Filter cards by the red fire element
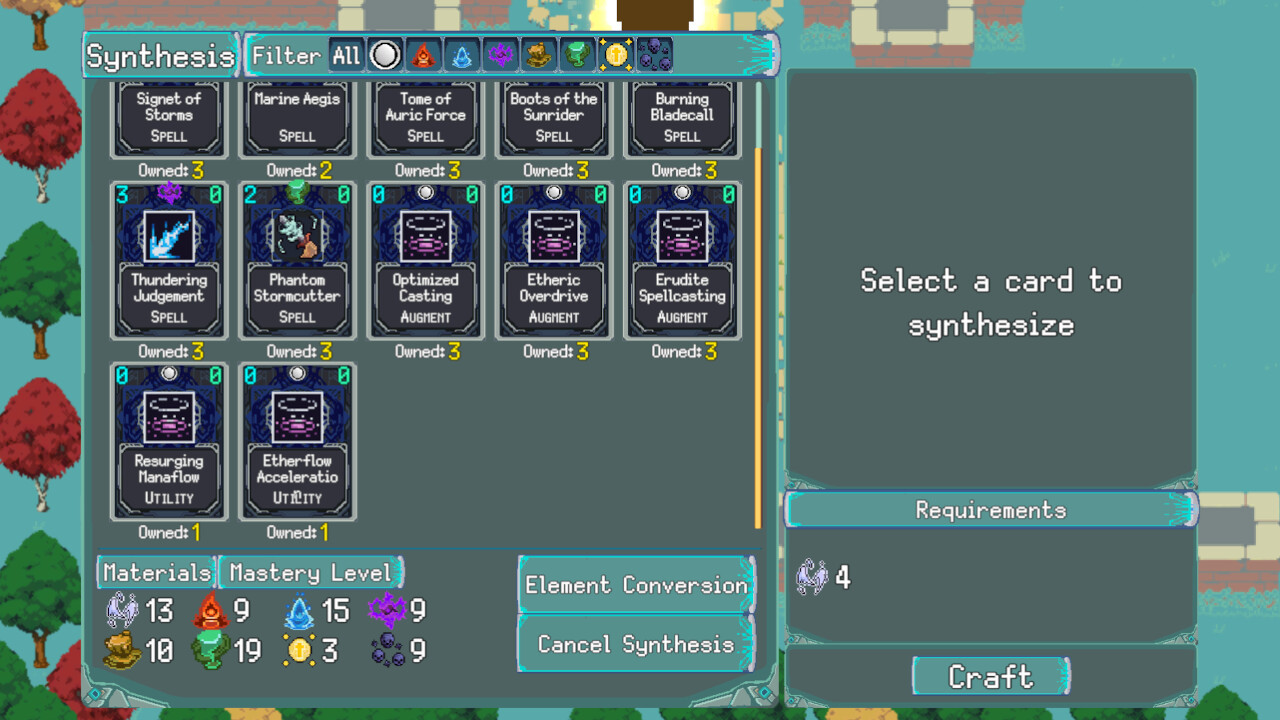 coord(423,56)
